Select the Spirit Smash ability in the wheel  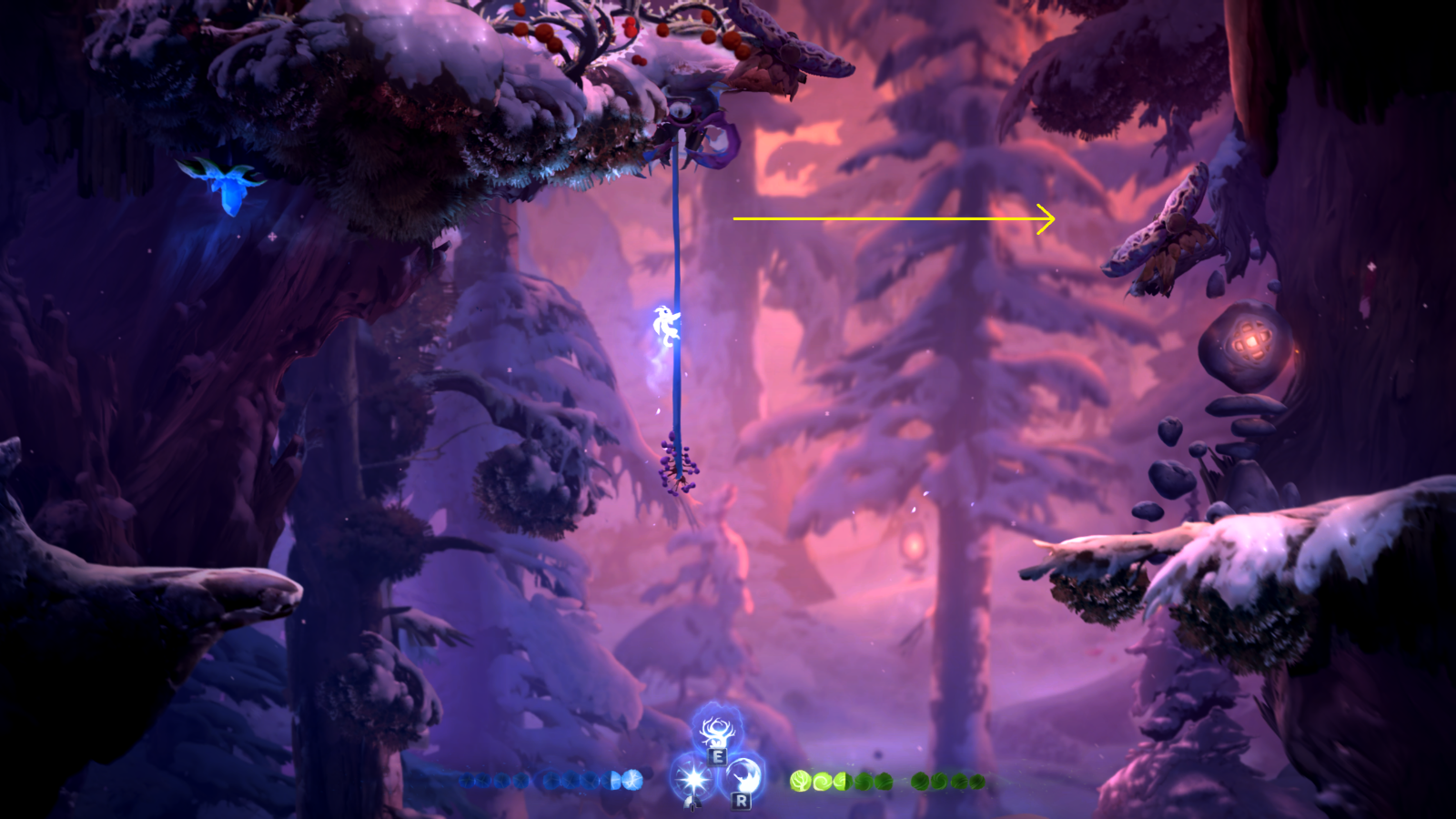(x=744, y=775)
